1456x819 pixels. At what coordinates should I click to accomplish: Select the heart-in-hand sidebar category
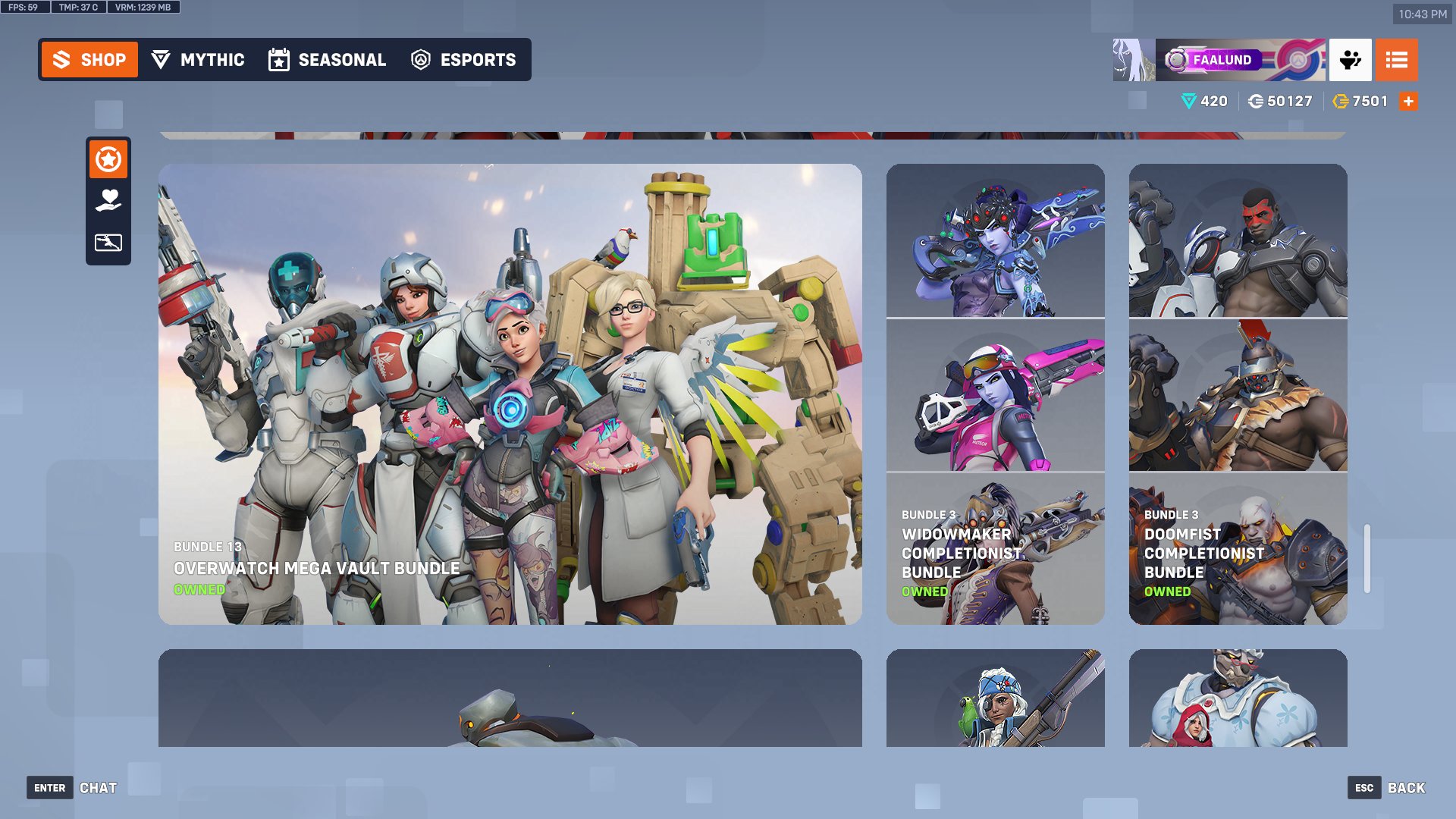pos(108,201)
